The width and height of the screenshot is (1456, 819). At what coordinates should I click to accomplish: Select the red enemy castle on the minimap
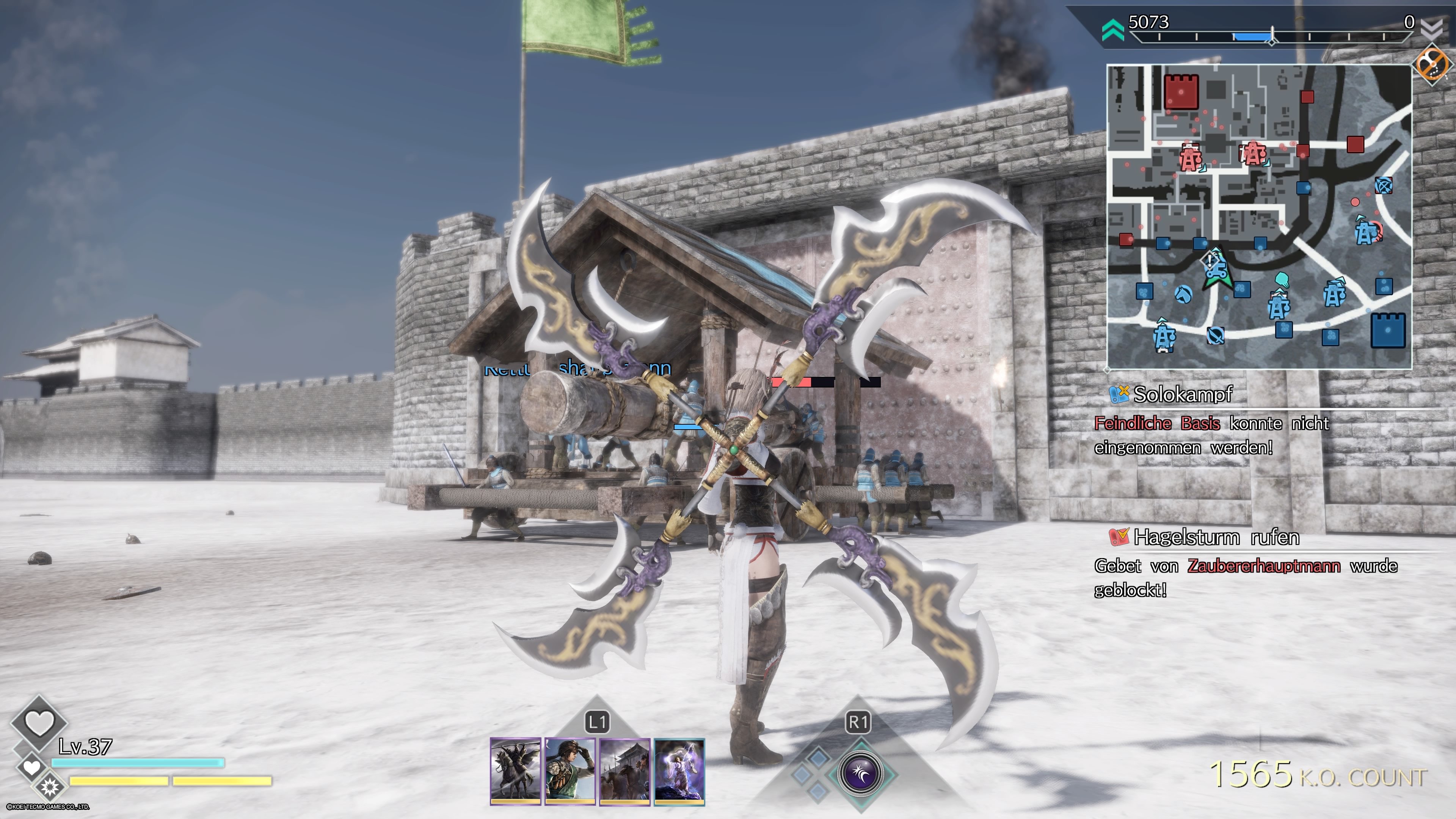(1181, 93)
